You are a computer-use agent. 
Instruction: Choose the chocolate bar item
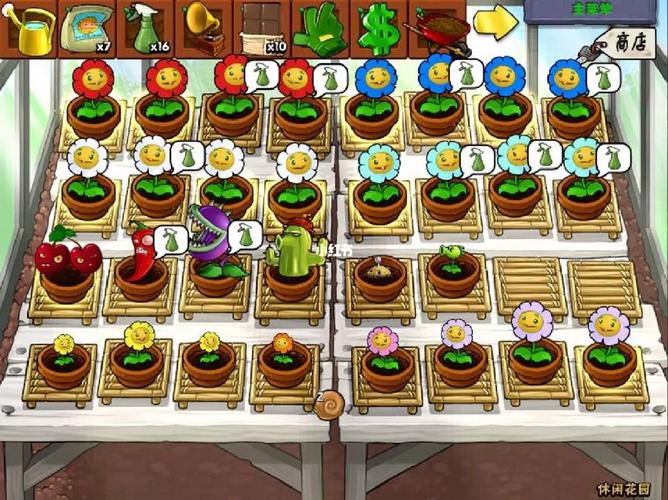click(263, 28)
